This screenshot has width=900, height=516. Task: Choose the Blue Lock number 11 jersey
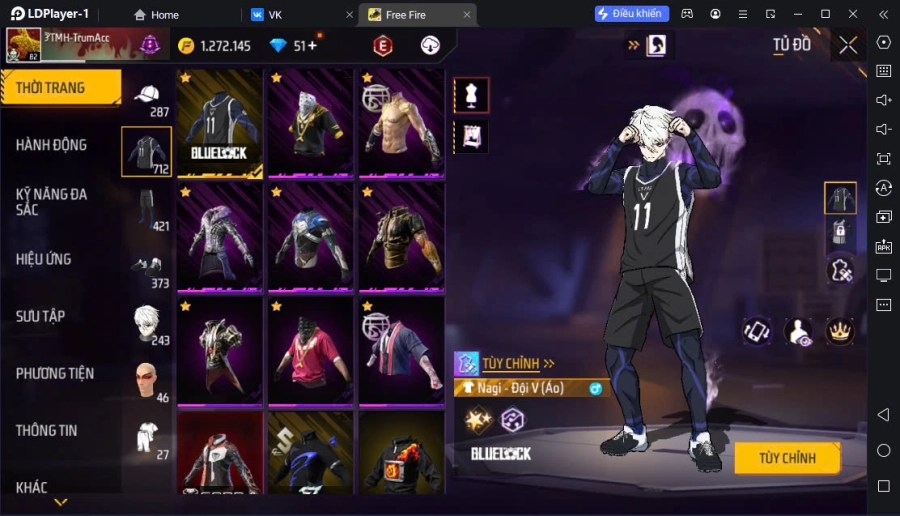point(219,123)
